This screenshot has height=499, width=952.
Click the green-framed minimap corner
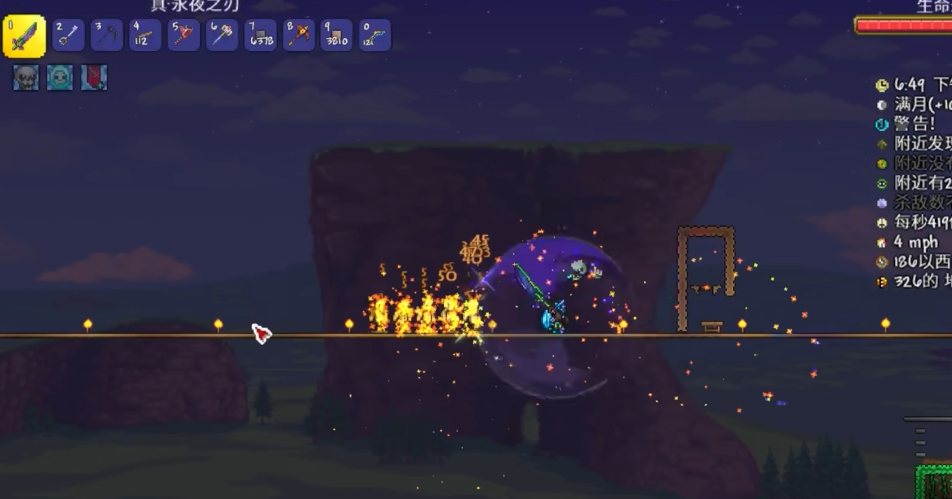pos(935,480)
